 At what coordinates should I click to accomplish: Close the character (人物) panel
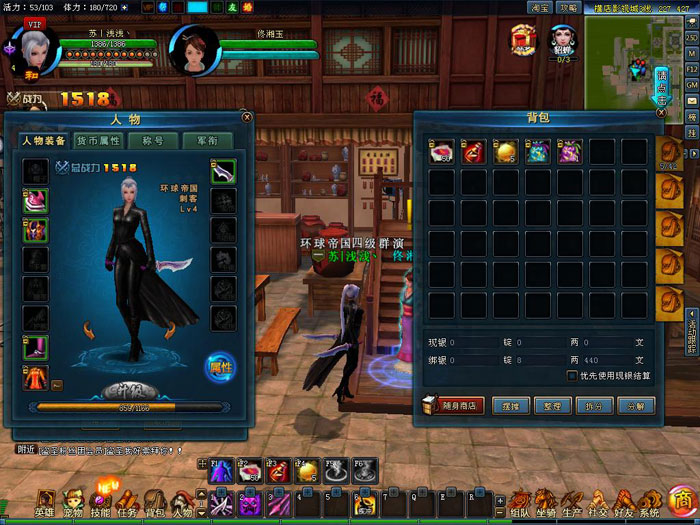click(247, 117)
